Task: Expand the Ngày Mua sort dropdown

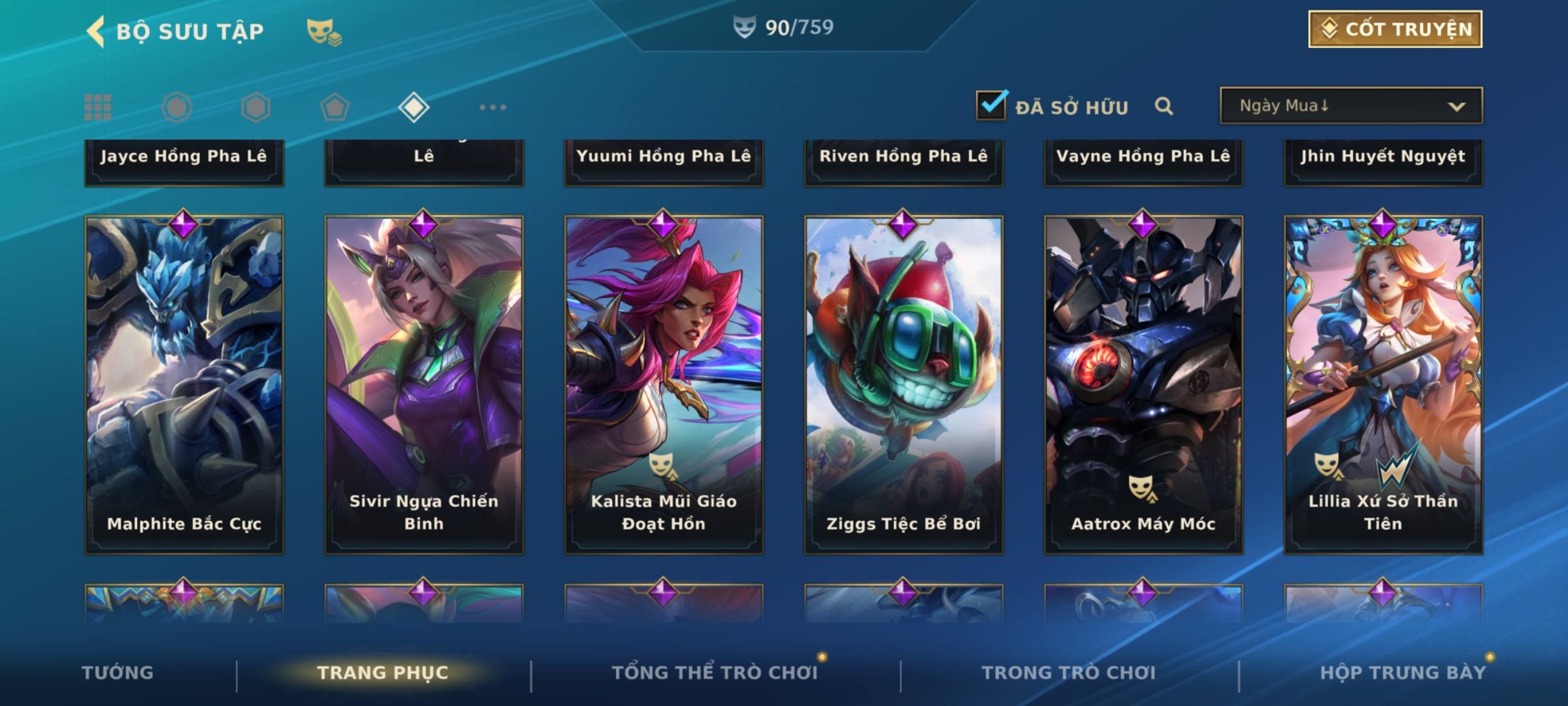Action: [x=1350, y=106]
